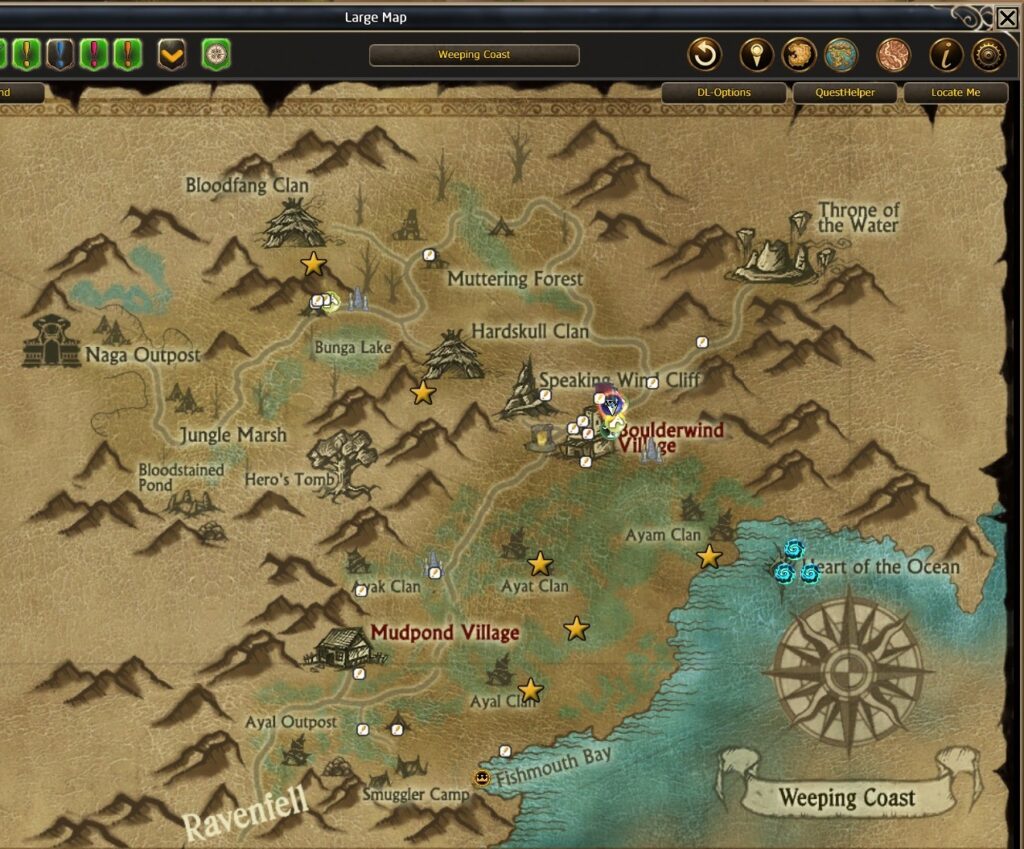1024x849 pixels.
Task: Open the golden continent map icon
Action: pyautogui.click(x=799, y=55)
